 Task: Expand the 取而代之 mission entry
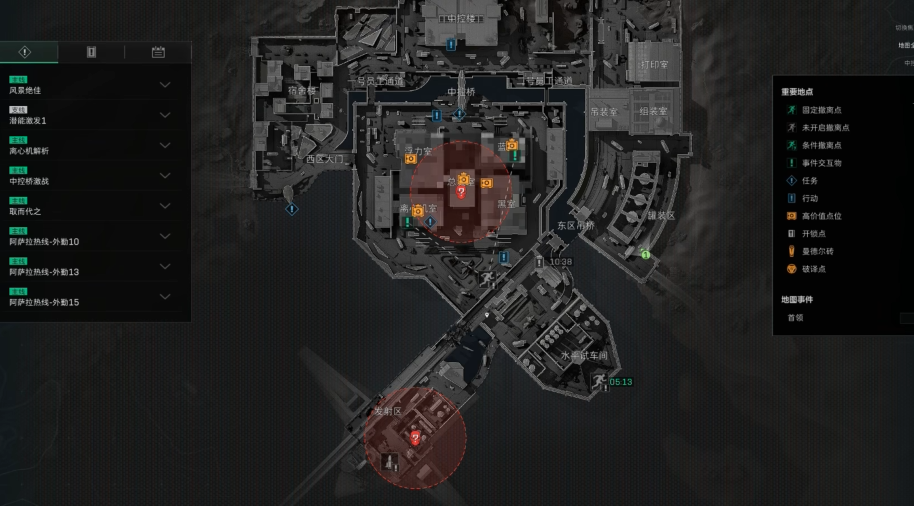(x=165, y=206)
